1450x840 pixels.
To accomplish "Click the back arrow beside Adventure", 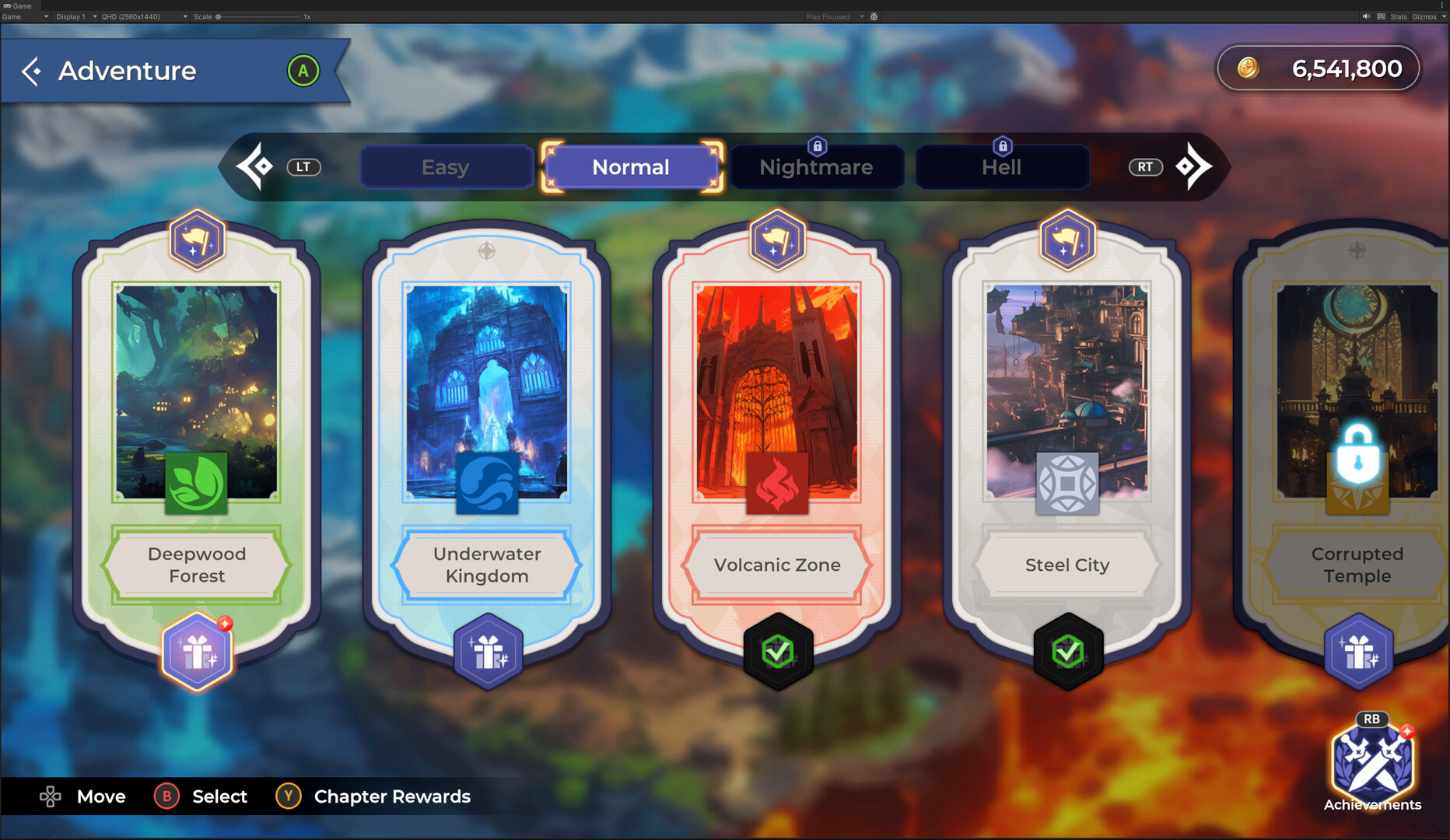I will point(31,71).
